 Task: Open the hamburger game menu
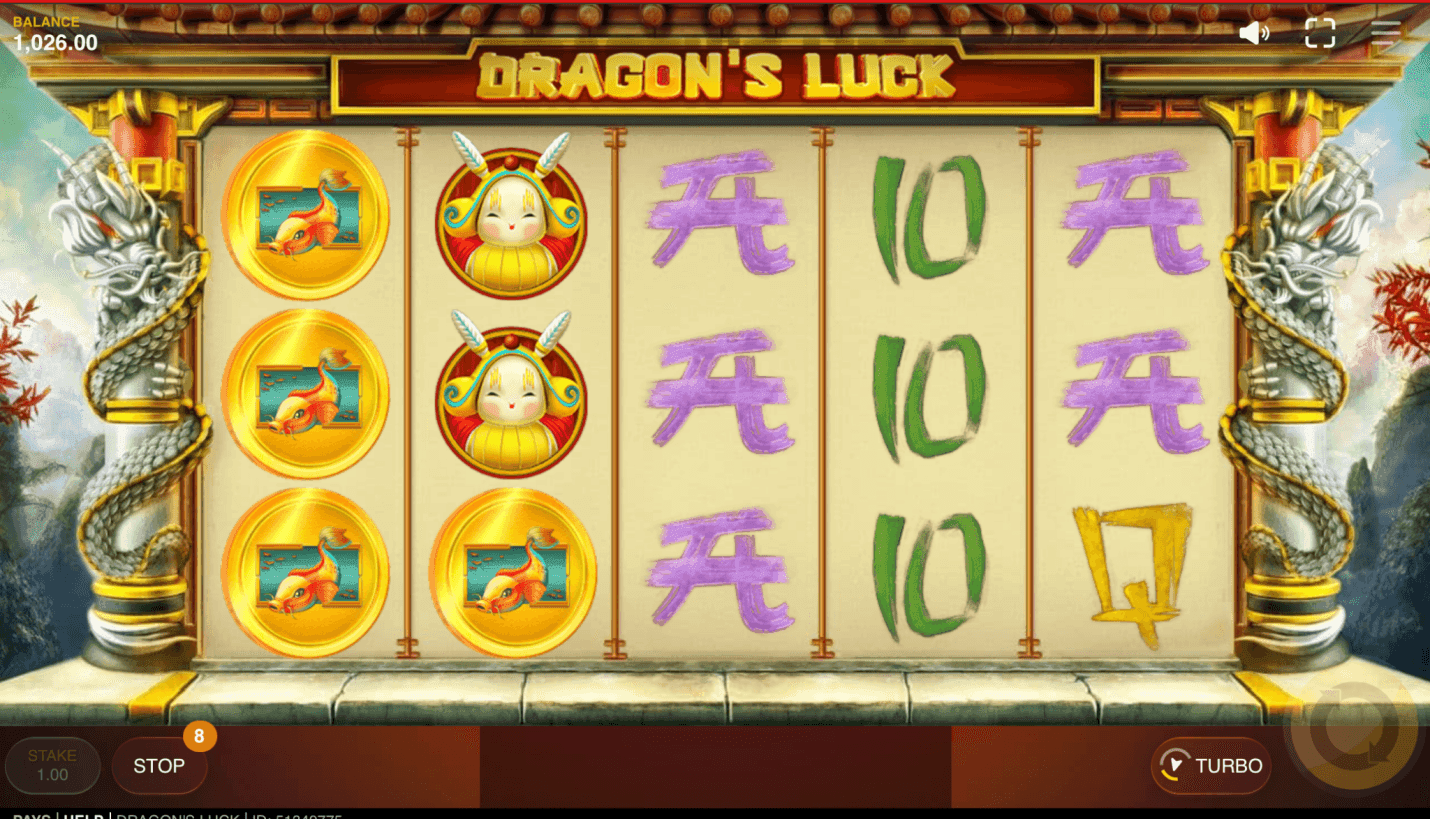[1388, 32]
